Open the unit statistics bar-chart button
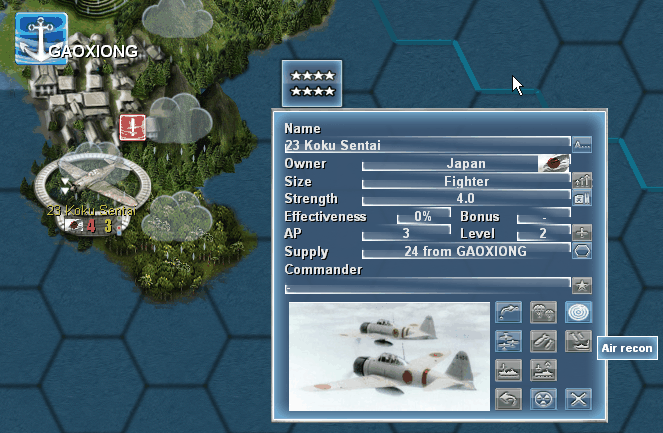Image resolution: width=663 pixels, height=433 pixels. 582,180
